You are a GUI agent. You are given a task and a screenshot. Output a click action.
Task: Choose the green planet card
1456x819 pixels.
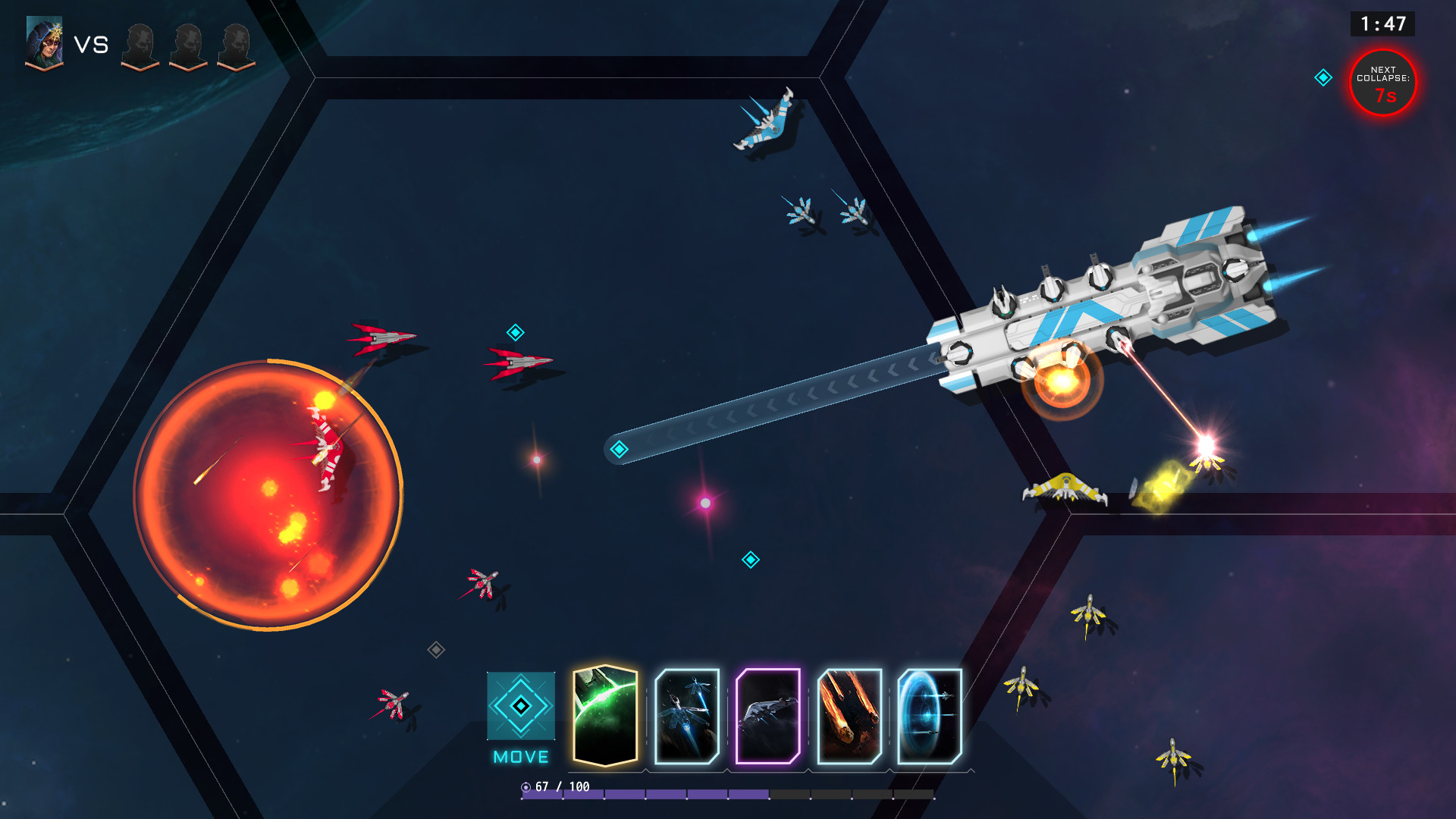[605, 716]
